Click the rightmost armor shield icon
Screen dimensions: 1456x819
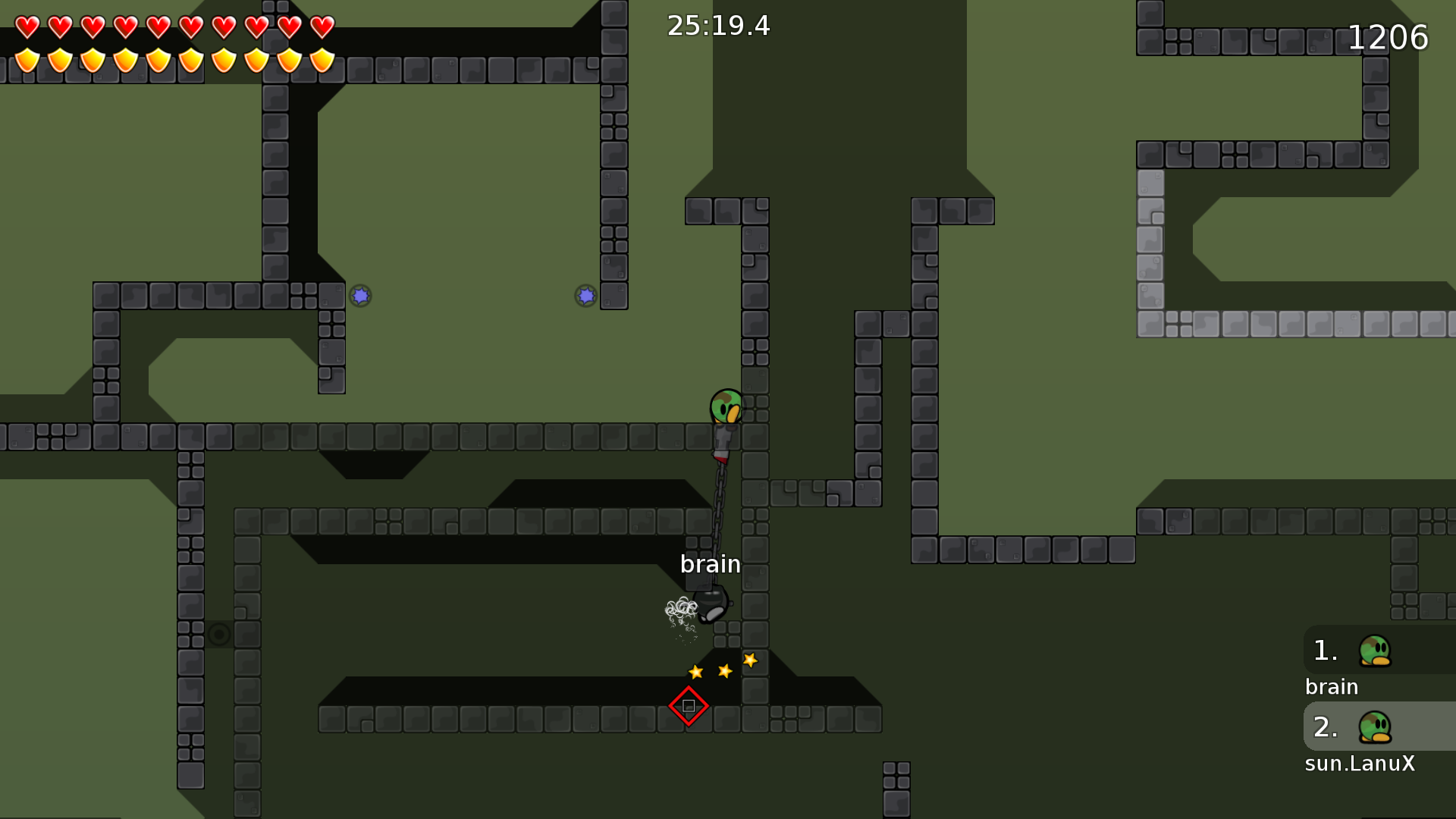click(x=324, y=59)
